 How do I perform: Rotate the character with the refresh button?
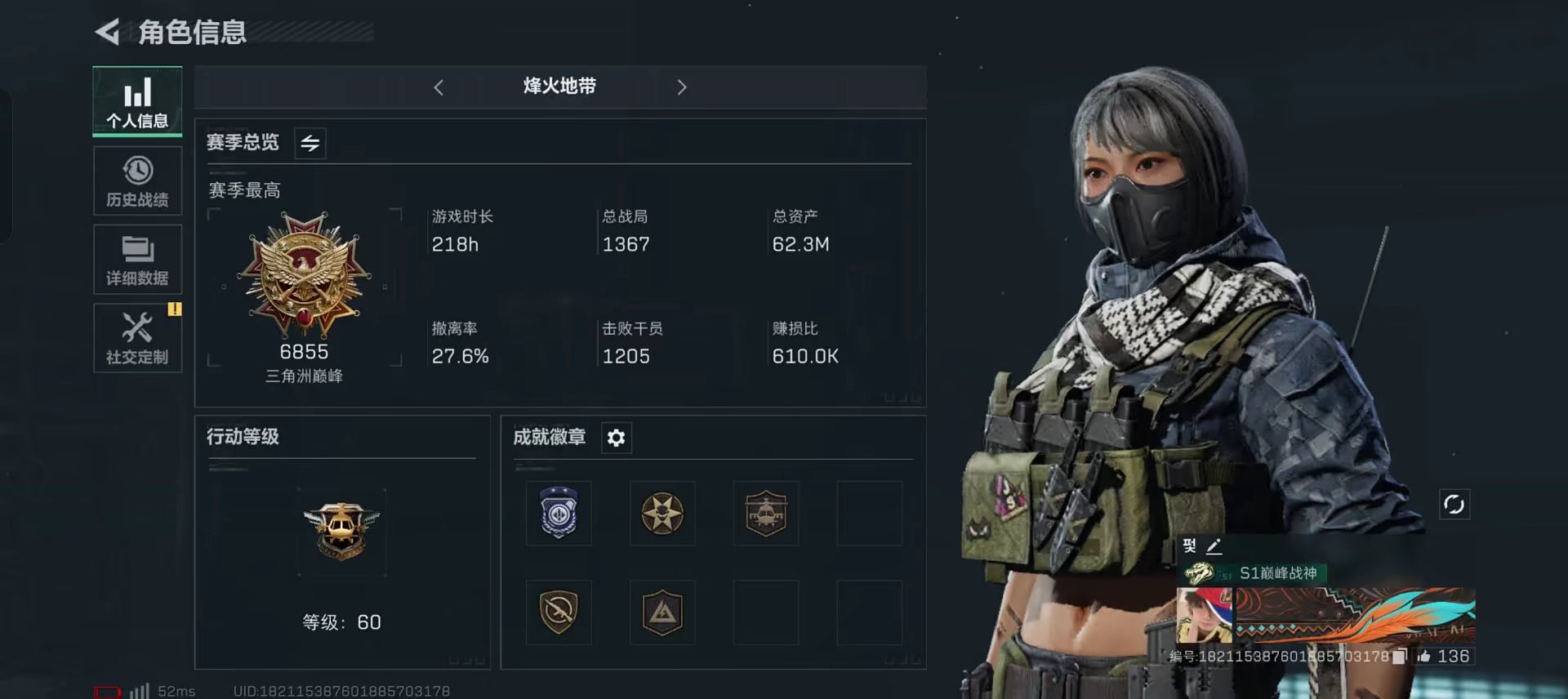coord(1454,504)
